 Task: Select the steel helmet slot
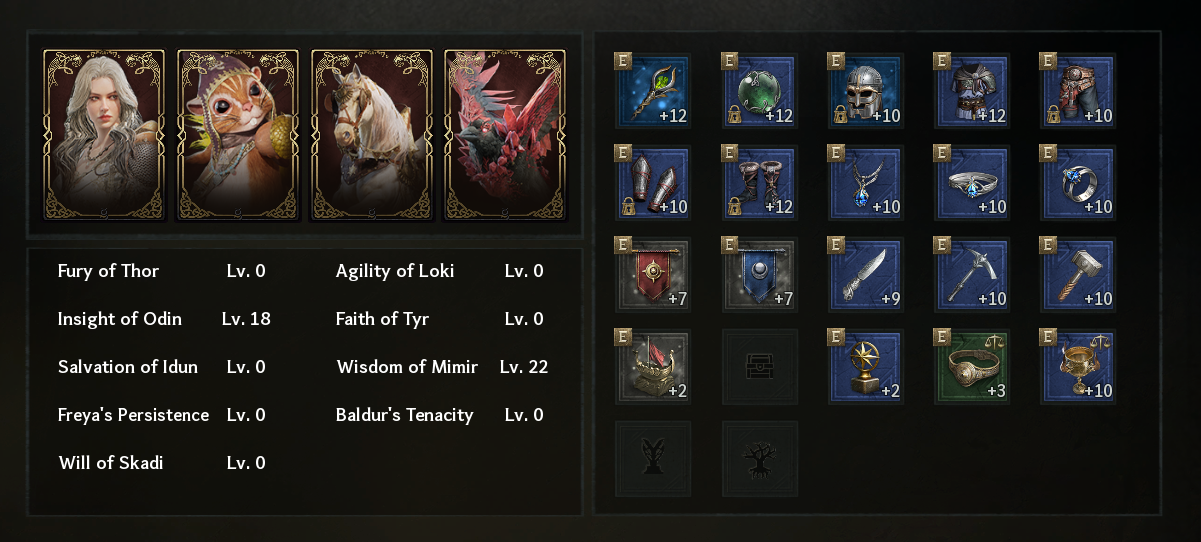pyautogui.click(x=867, y=92)
